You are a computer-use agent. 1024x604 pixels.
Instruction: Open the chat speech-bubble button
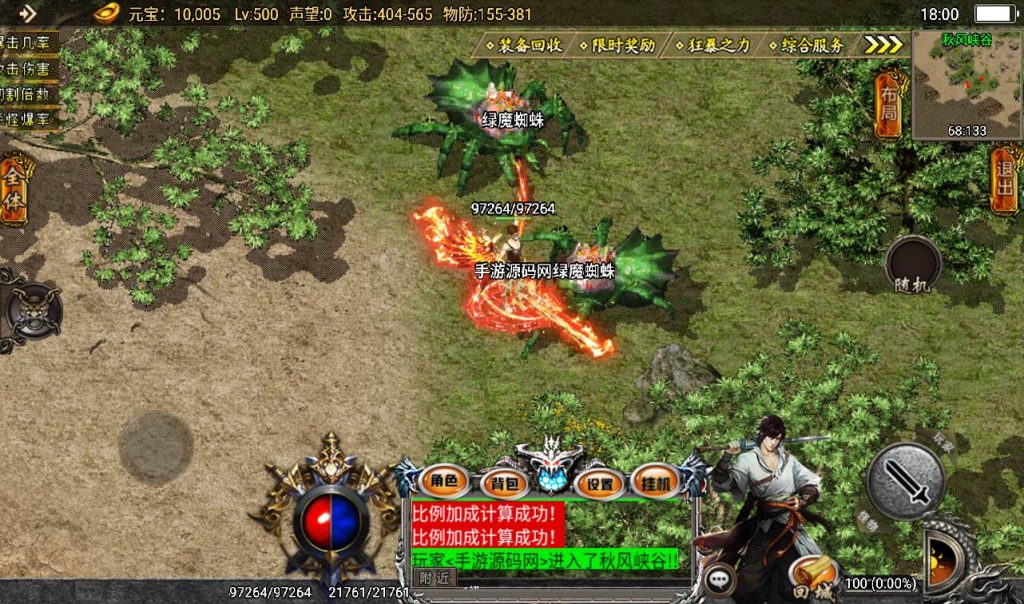(x=718, y=579)
